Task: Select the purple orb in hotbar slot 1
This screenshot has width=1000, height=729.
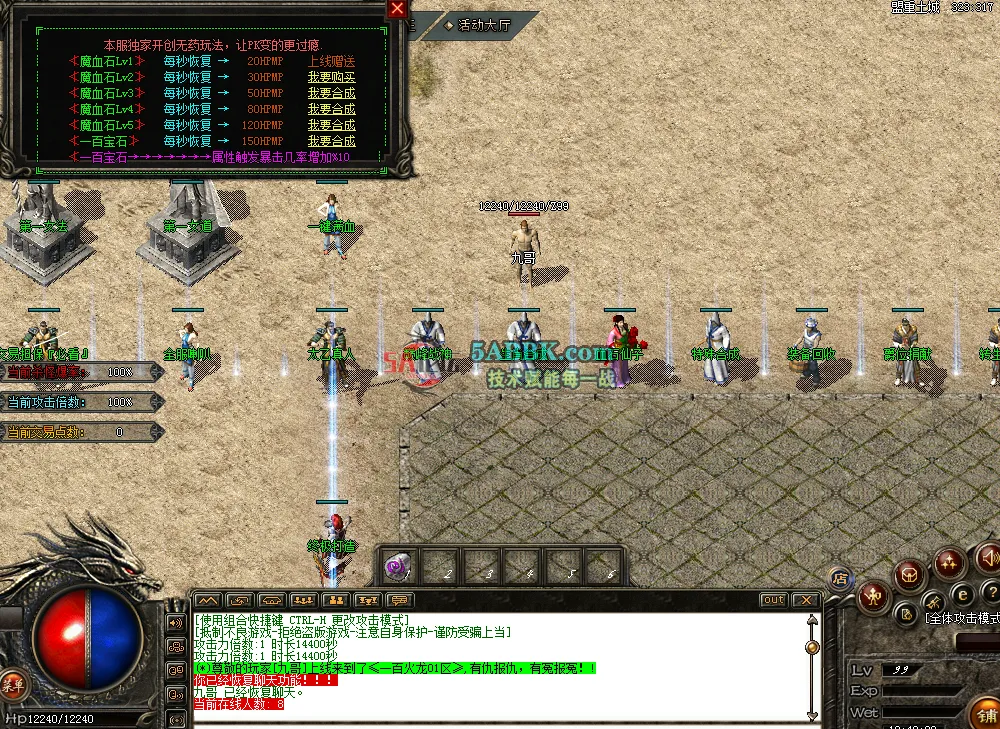Action: pyautogui.click(x=397, y=568)
